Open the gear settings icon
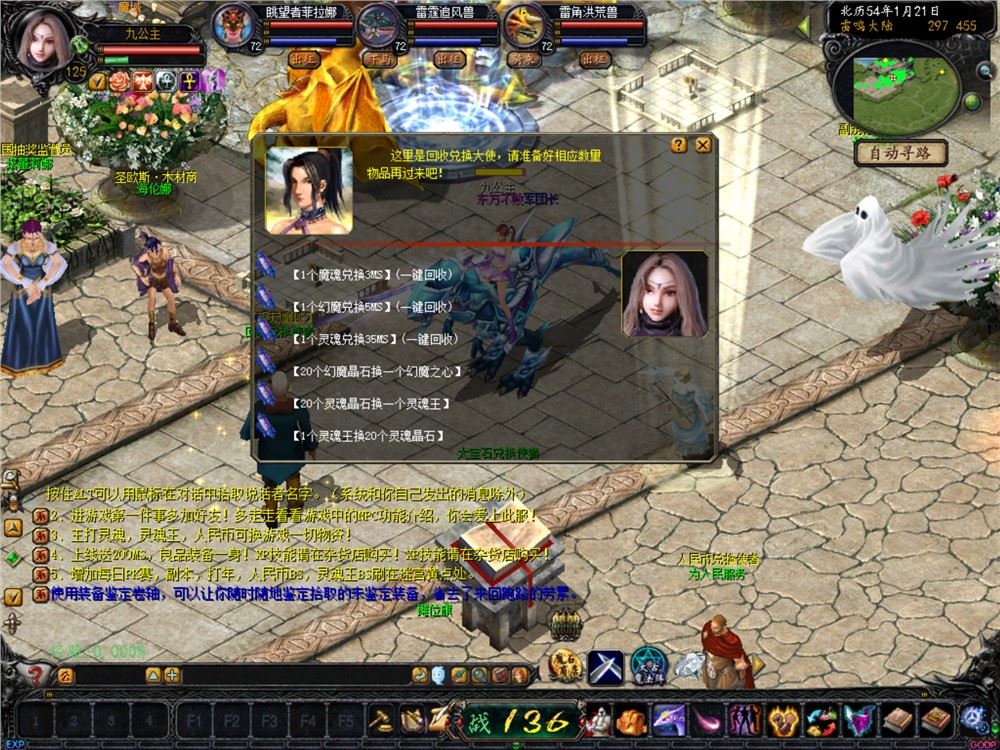 click(x=972, y=717)
